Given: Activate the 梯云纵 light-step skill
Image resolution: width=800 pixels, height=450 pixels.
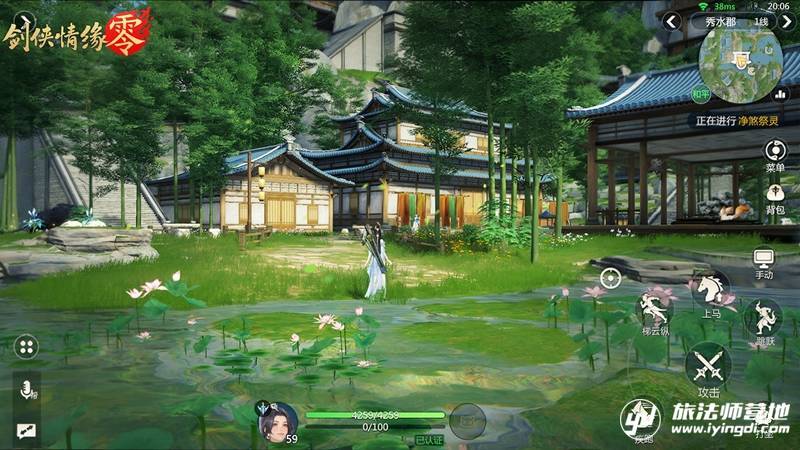Looking at the screenshot, I should coord(656,310).
